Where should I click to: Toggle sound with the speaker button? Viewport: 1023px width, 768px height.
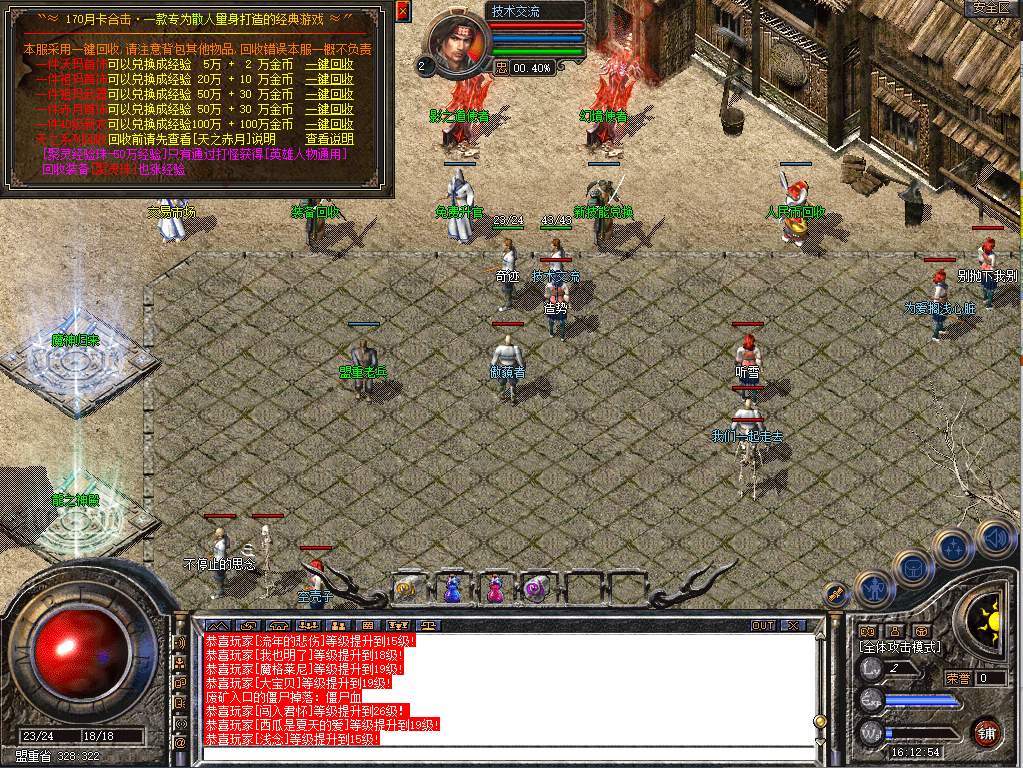click(995, 537)
